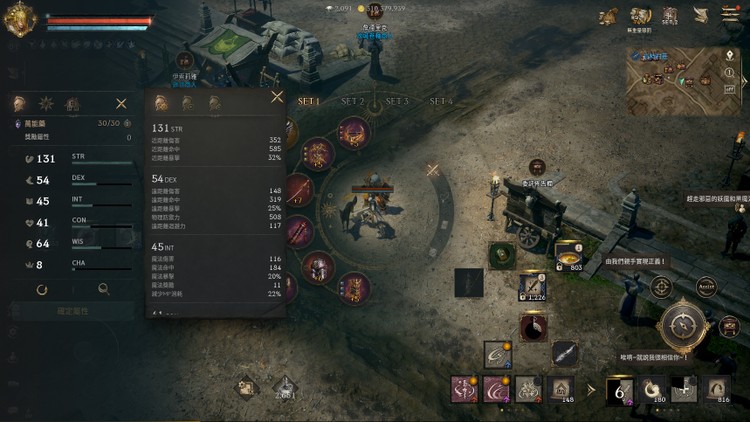Activate the feather blade skill
750x422 pixels.
coord(564,352)
